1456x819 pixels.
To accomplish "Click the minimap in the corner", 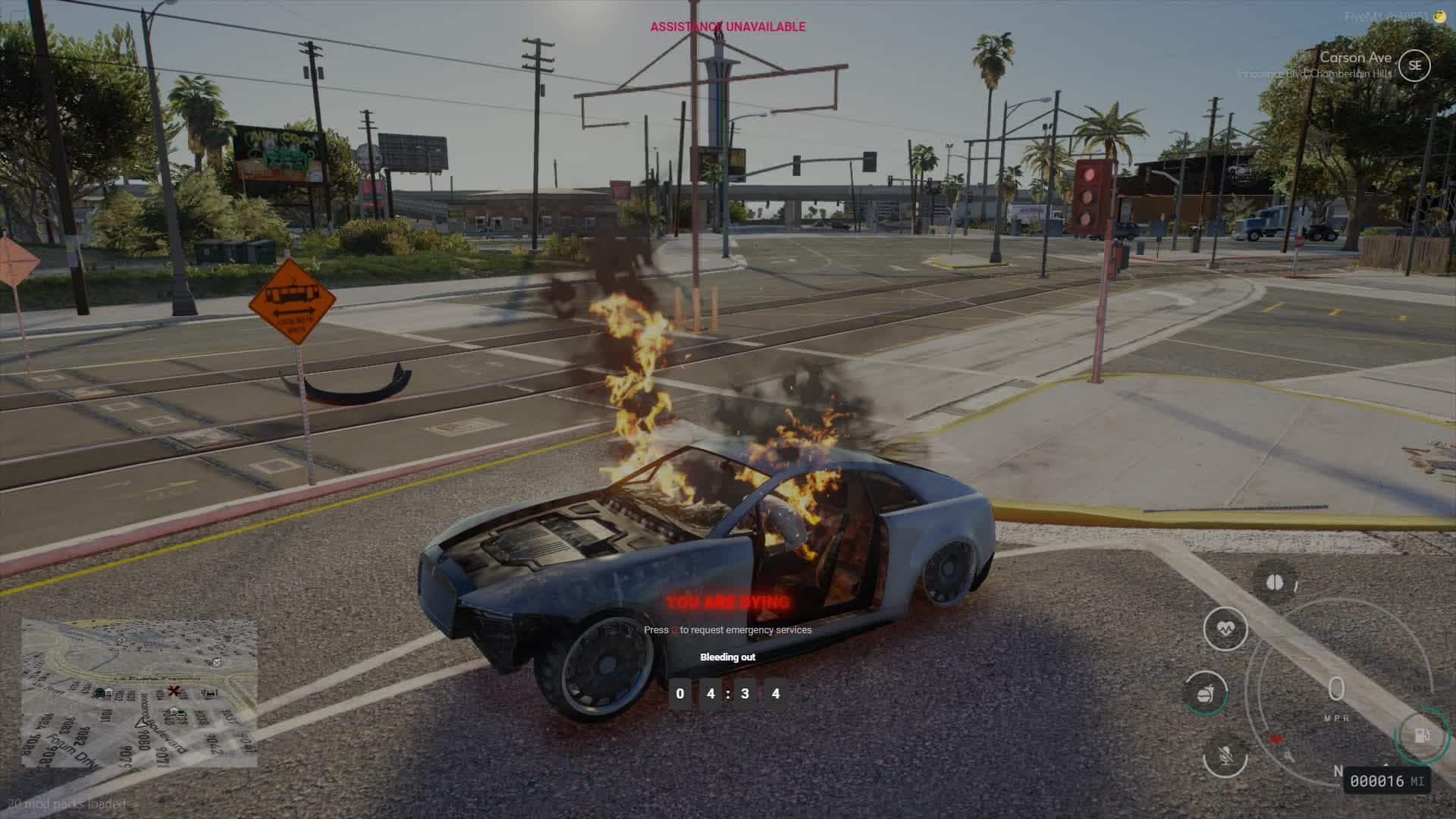I will pyautogui.click(x=140, y=693).
